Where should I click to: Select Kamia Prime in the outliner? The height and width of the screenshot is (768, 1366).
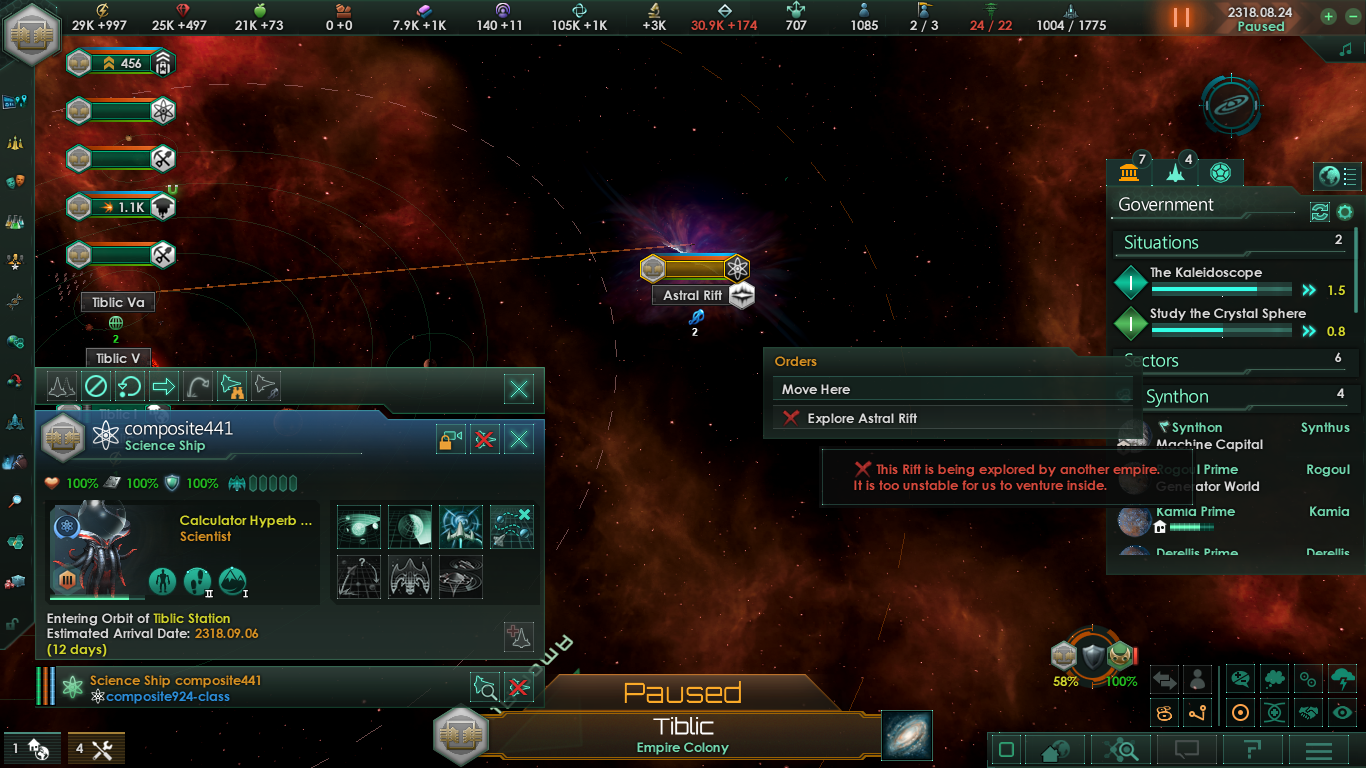[x=1195, y=512]
